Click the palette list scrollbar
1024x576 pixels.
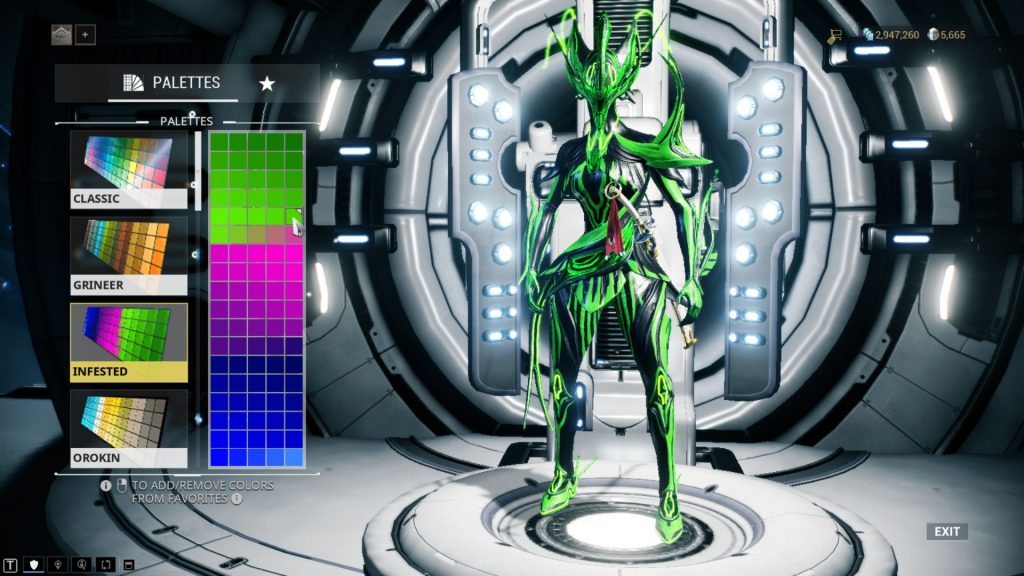[197, 160]
